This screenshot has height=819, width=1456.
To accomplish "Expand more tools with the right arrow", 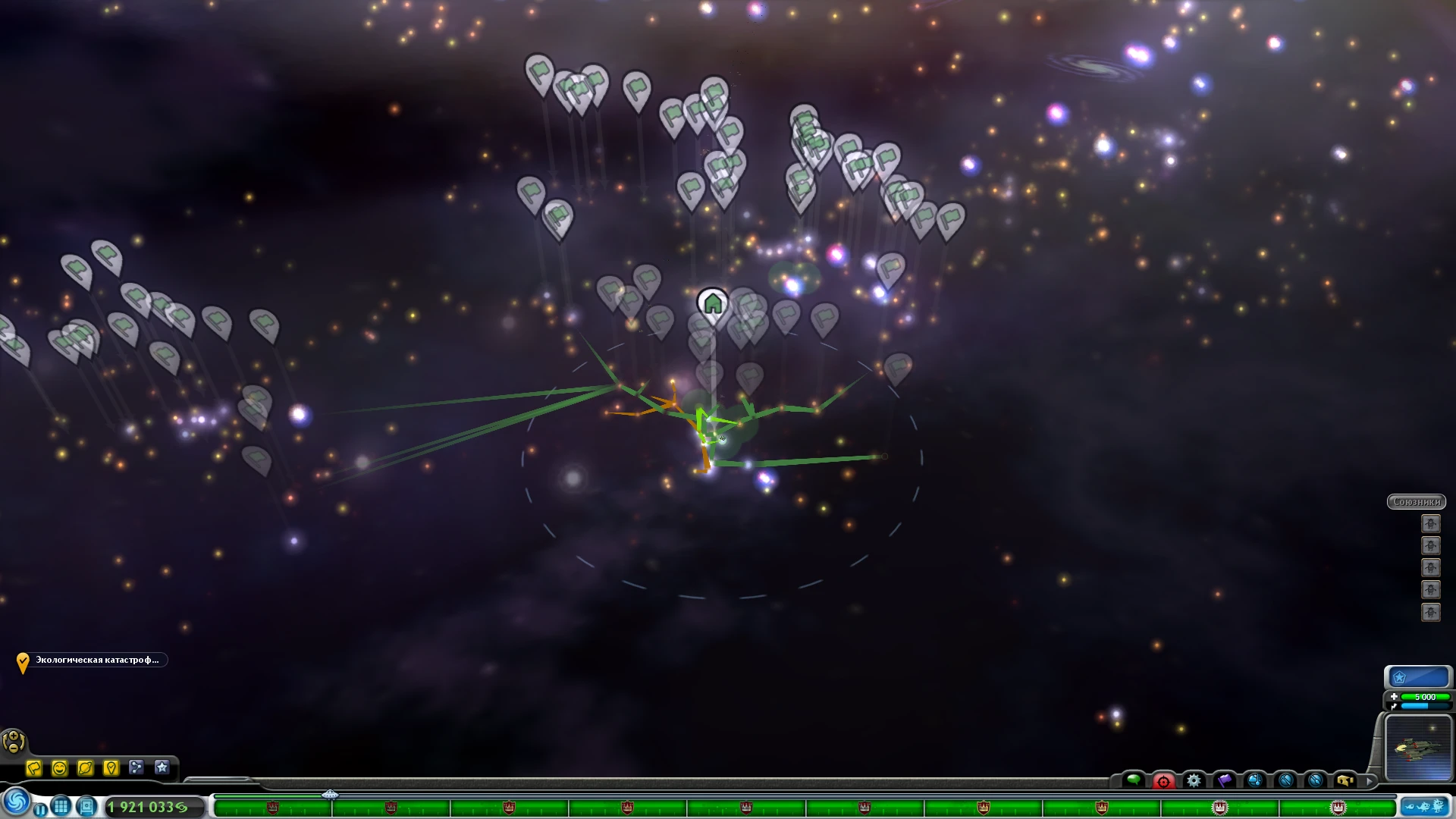I will pos(1370,782).
